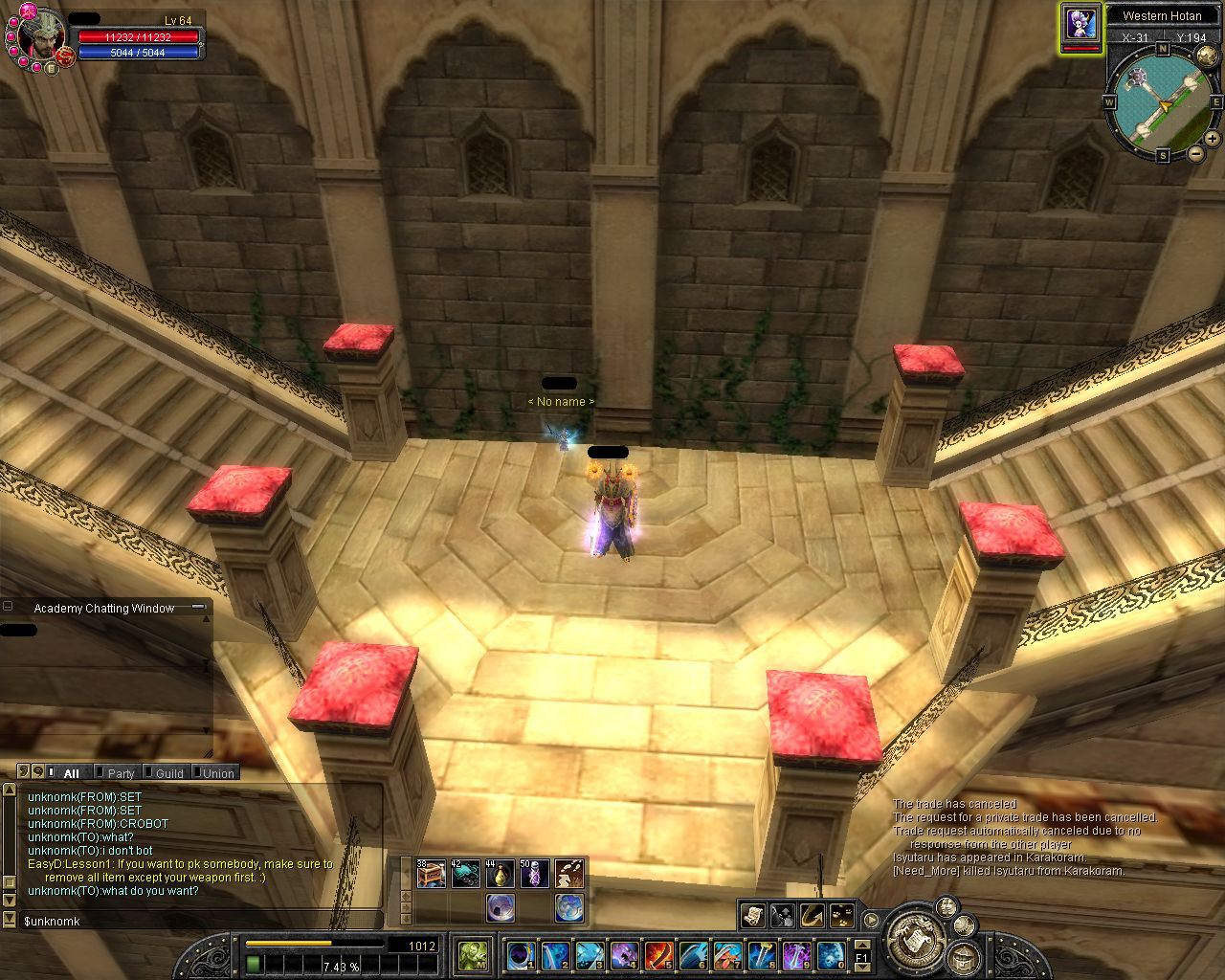Open the scroll icon action button
The height and width of the screenshot is (980, 1225).
pos(752,916)
